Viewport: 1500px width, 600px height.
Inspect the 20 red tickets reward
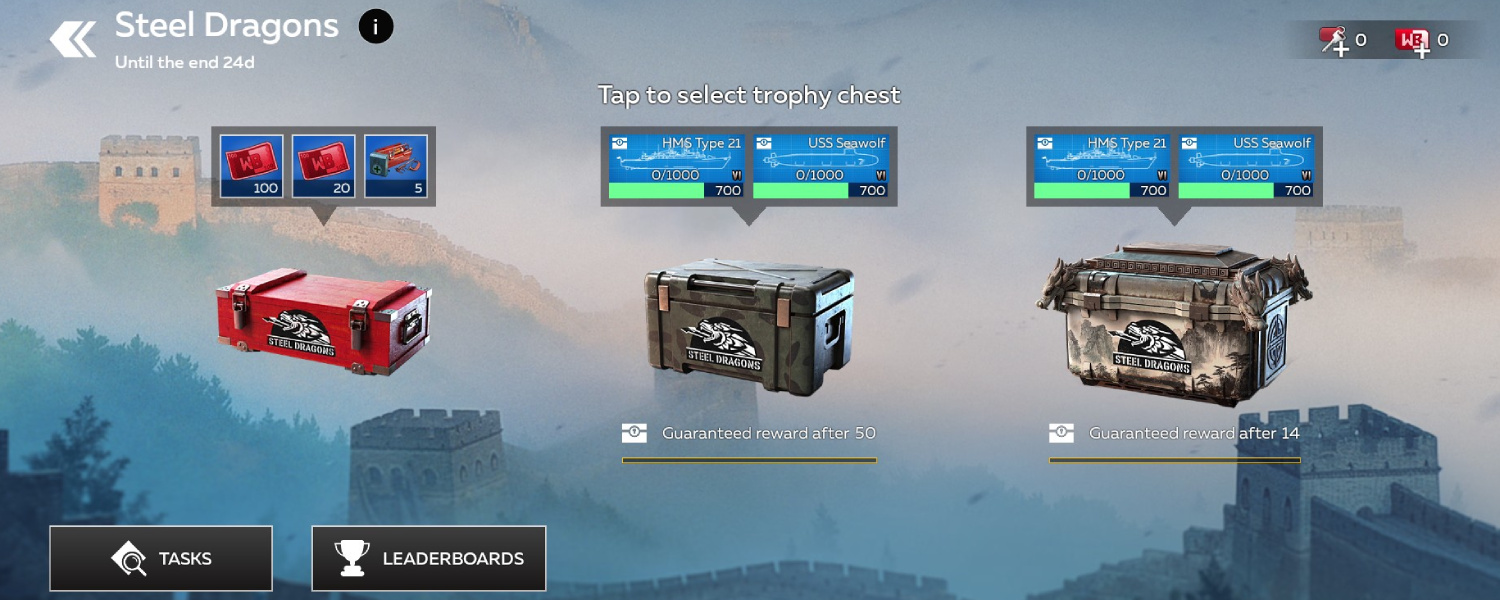click(324, 166)
